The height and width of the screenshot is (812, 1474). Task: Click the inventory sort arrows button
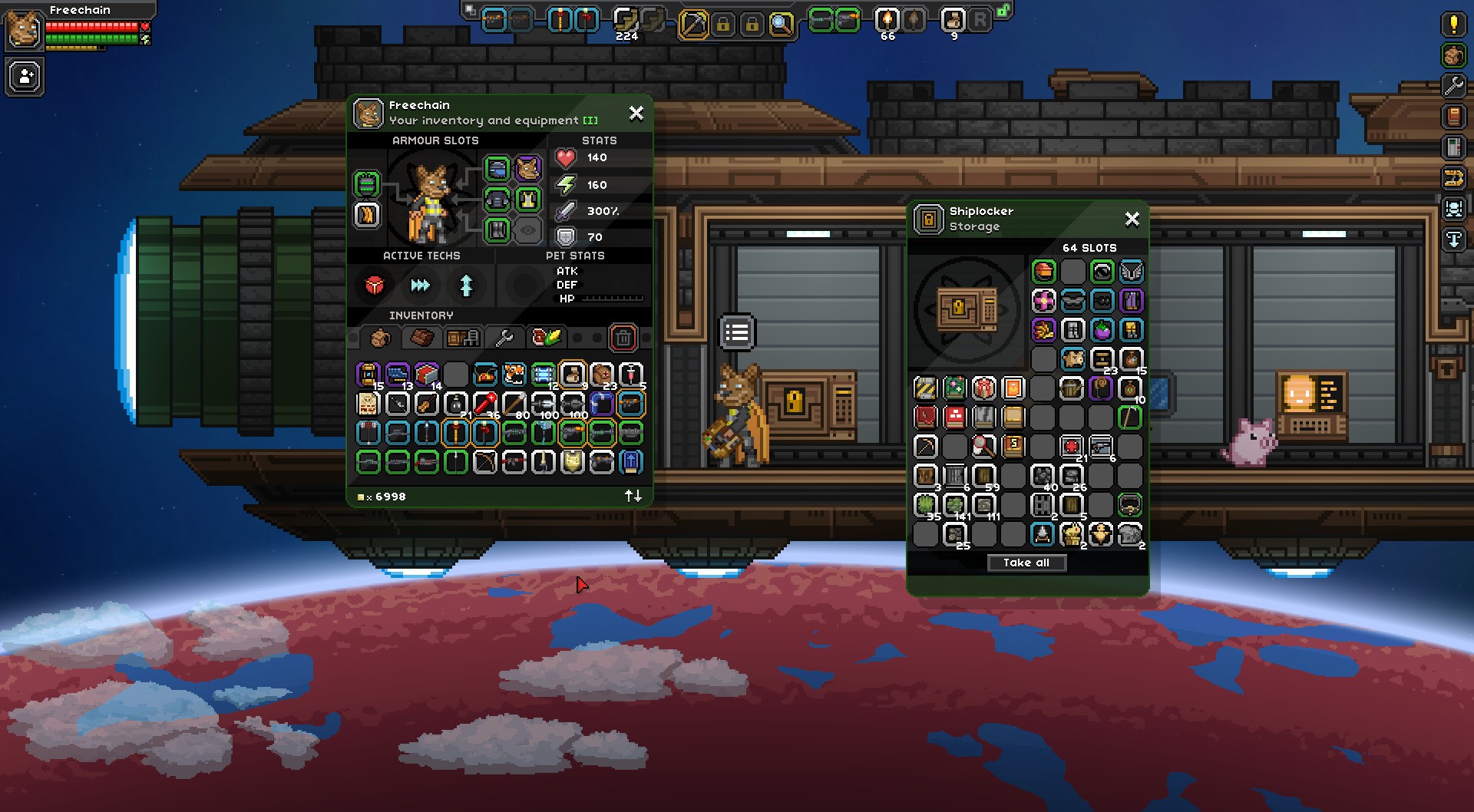tap(633, 495)
